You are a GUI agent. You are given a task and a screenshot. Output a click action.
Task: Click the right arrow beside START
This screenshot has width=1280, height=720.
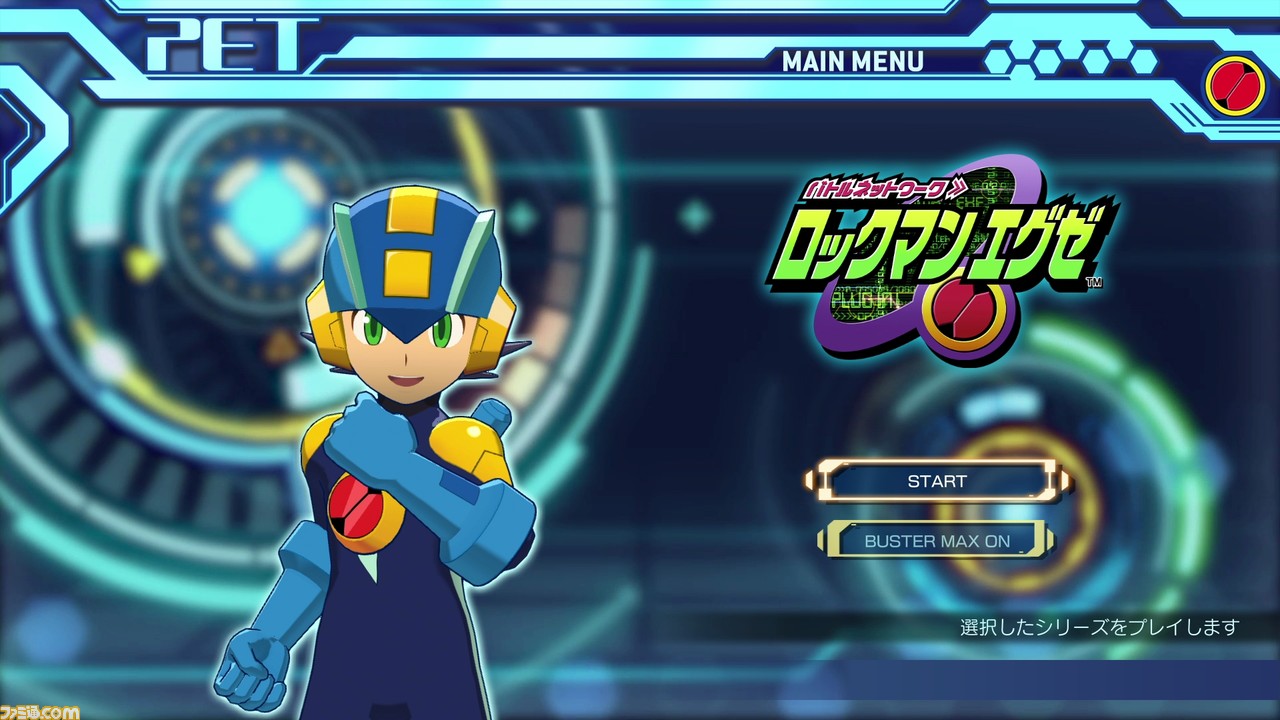tap(1064, 481)
